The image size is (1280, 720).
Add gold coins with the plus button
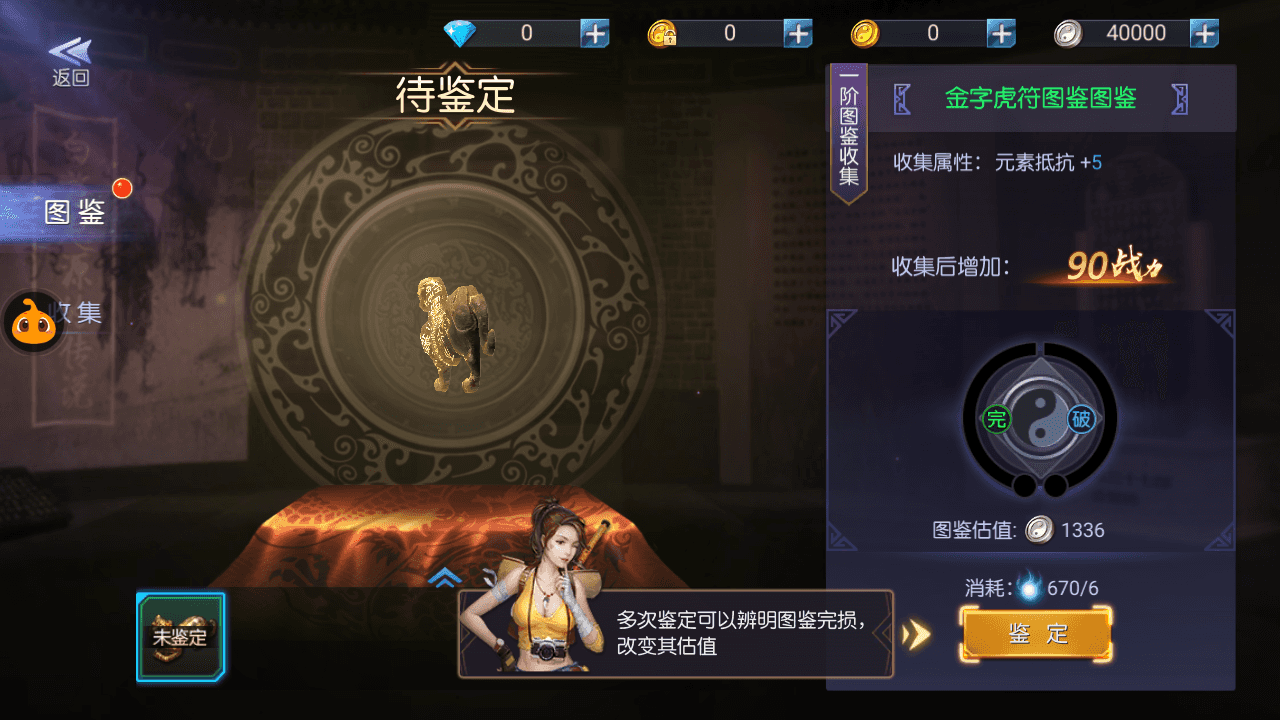coord(1001,33)
